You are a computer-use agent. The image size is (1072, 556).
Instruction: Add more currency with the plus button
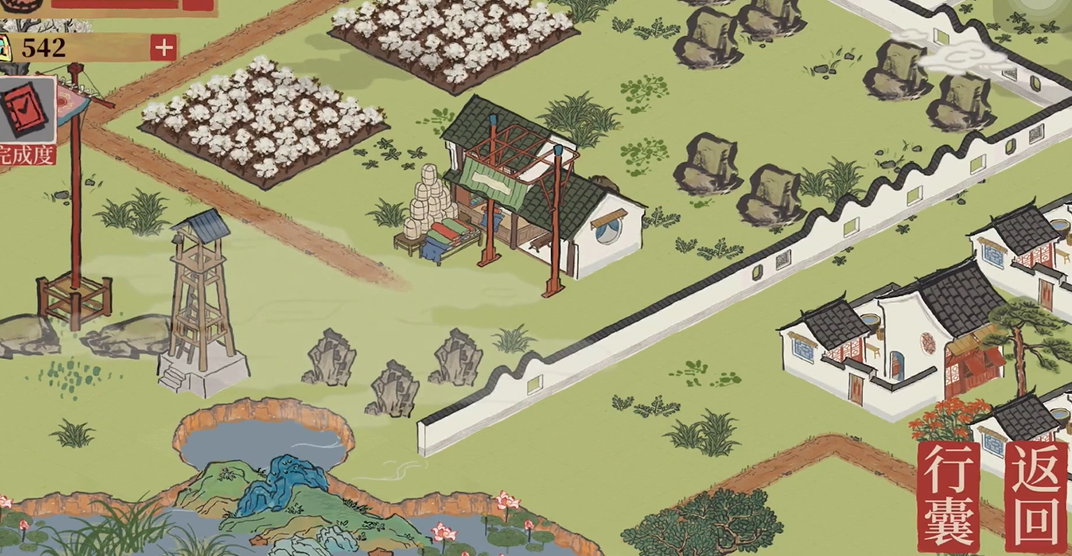click(163, 47)
